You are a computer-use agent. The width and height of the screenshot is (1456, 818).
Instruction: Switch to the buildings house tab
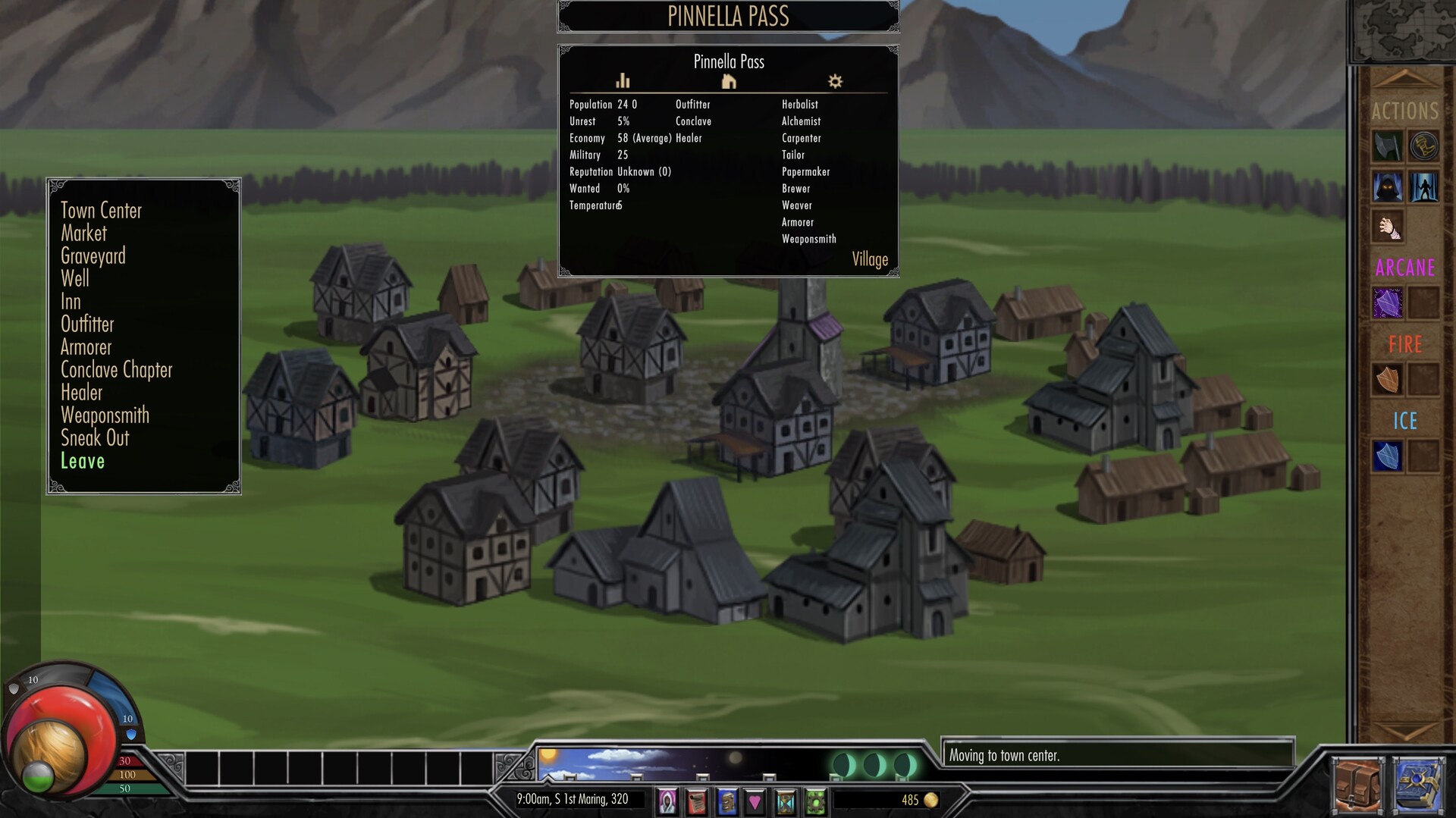[729, 81]
